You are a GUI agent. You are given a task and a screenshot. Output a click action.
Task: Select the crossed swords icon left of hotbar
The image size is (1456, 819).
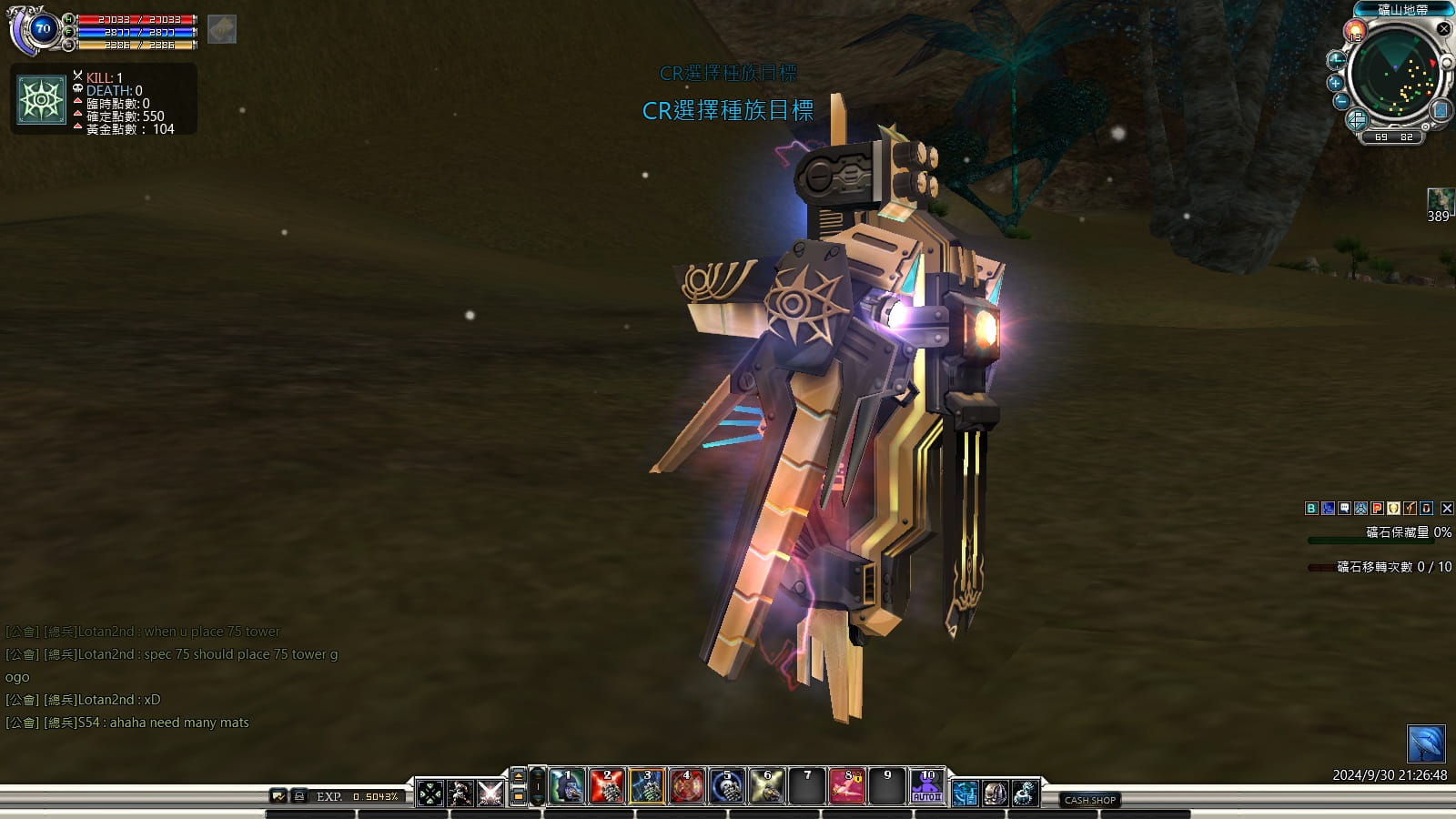490,793
